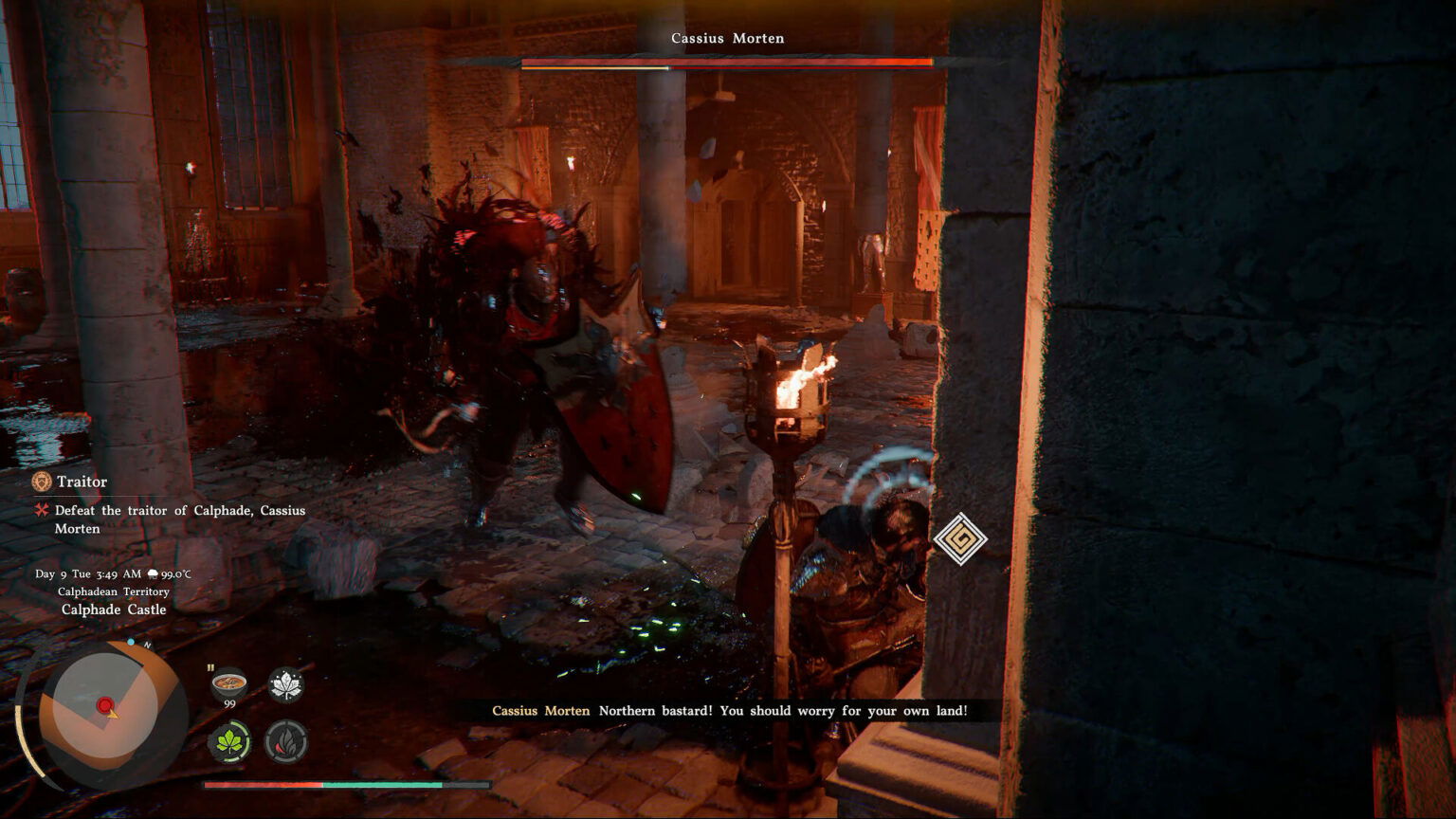
Task: Open the Calphade Castle location panel
Action: coord(114,610)
